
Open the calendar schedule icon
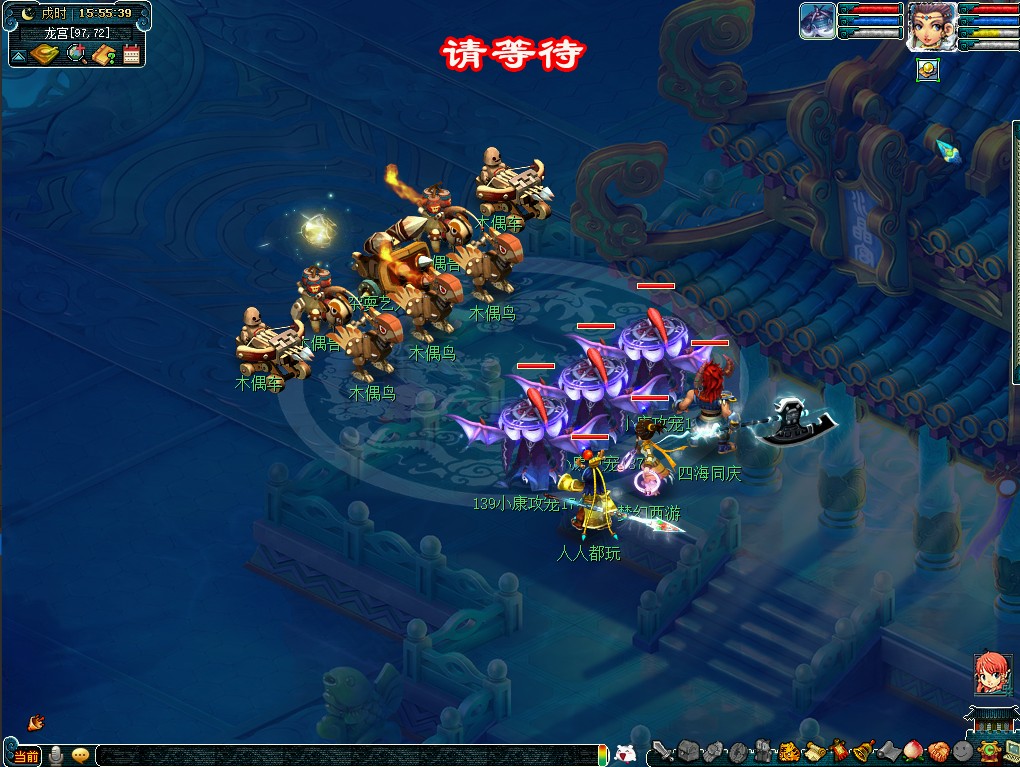(x=132, y=54)
